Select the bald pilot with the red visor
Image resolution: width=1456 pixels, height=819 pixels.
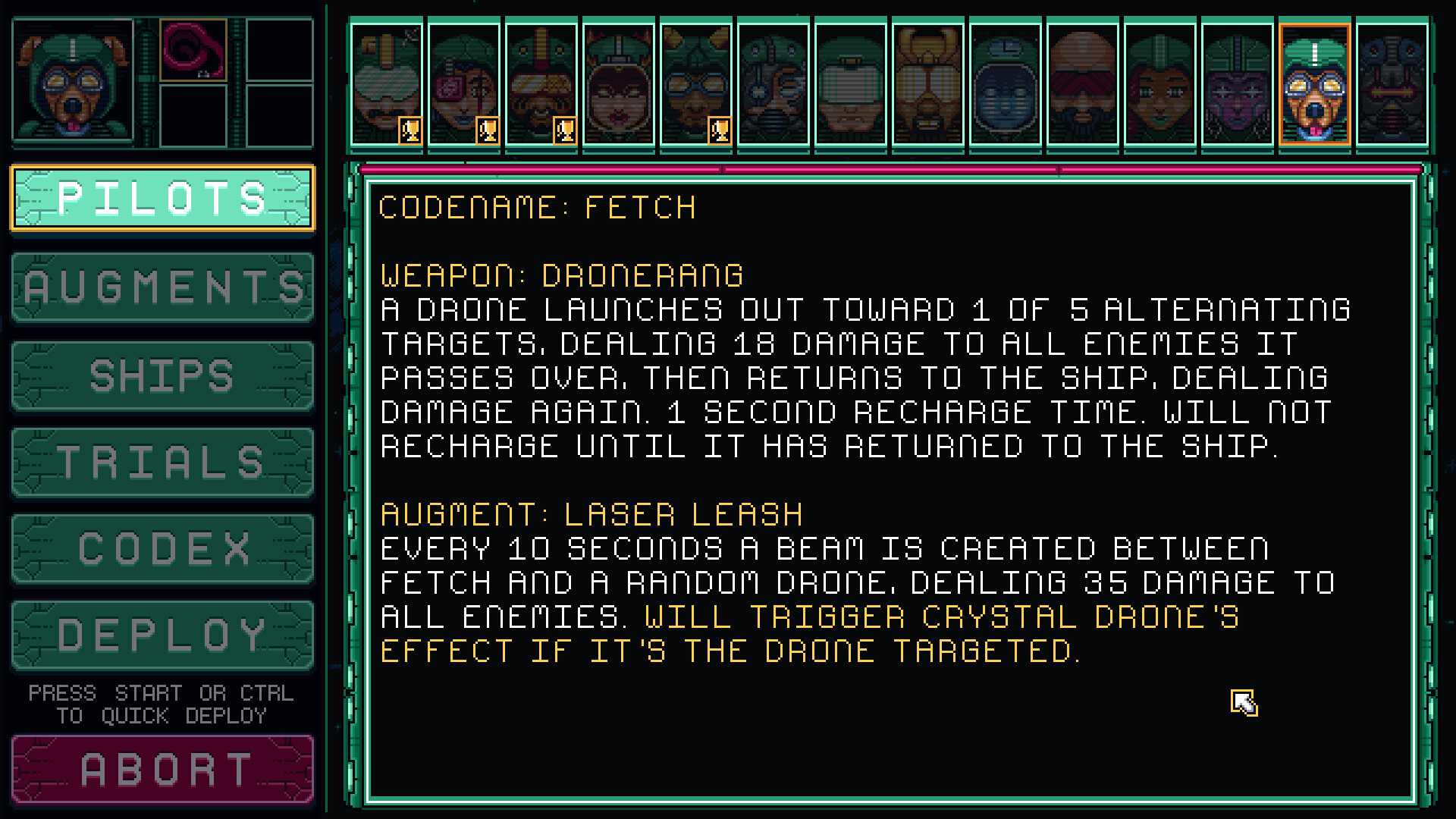1081,83
